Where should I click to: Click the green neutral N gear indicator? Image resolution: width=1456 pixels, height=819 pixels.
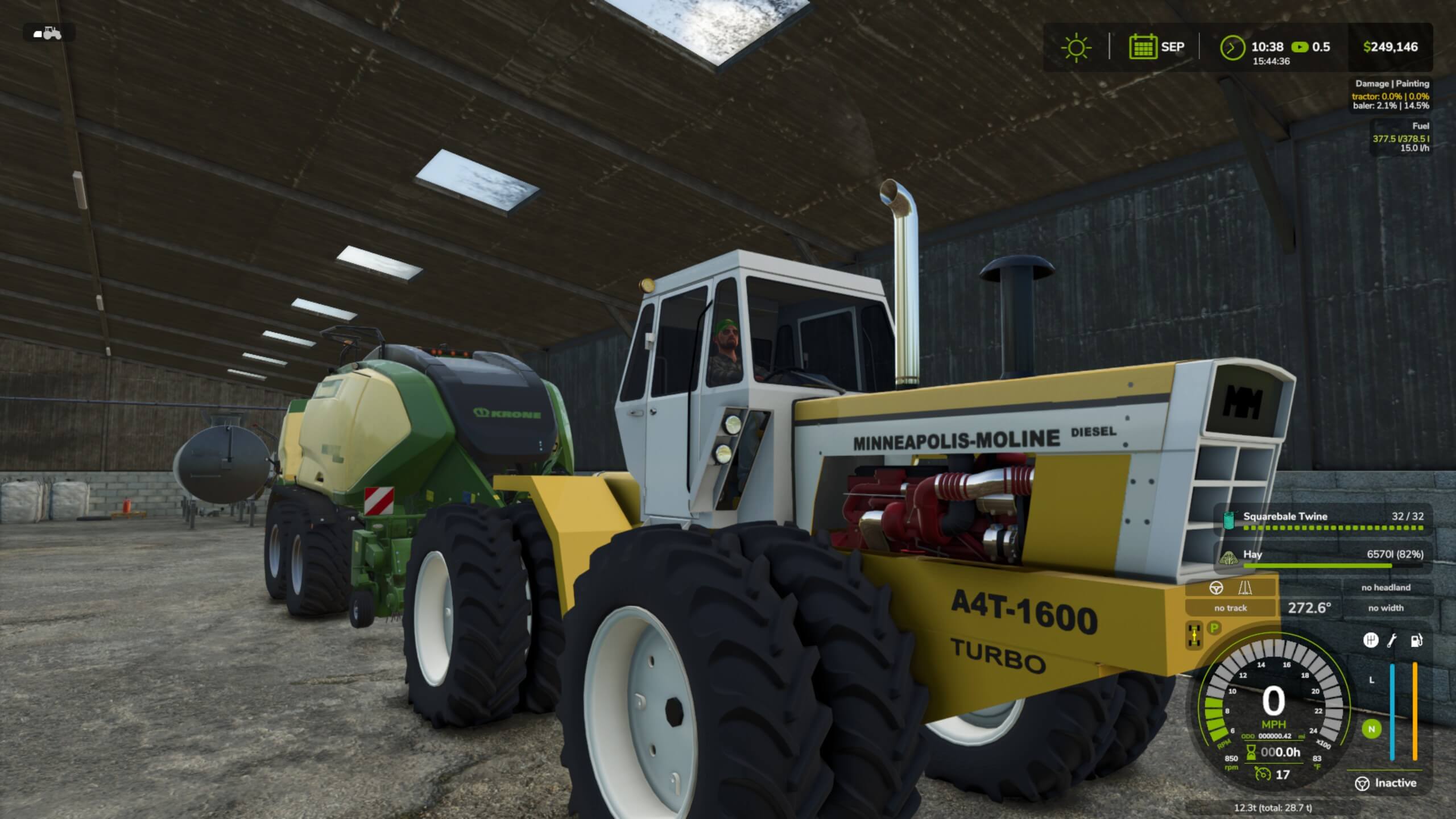(x=1371, y=729)
